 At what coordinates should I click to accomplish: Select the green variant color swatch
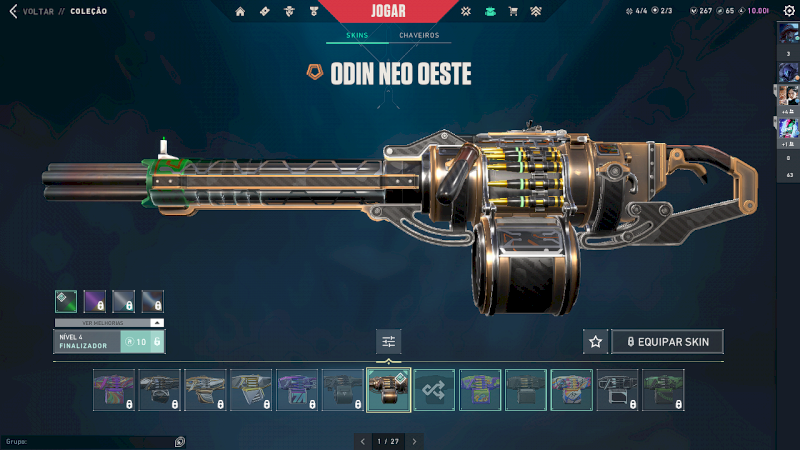65,301
